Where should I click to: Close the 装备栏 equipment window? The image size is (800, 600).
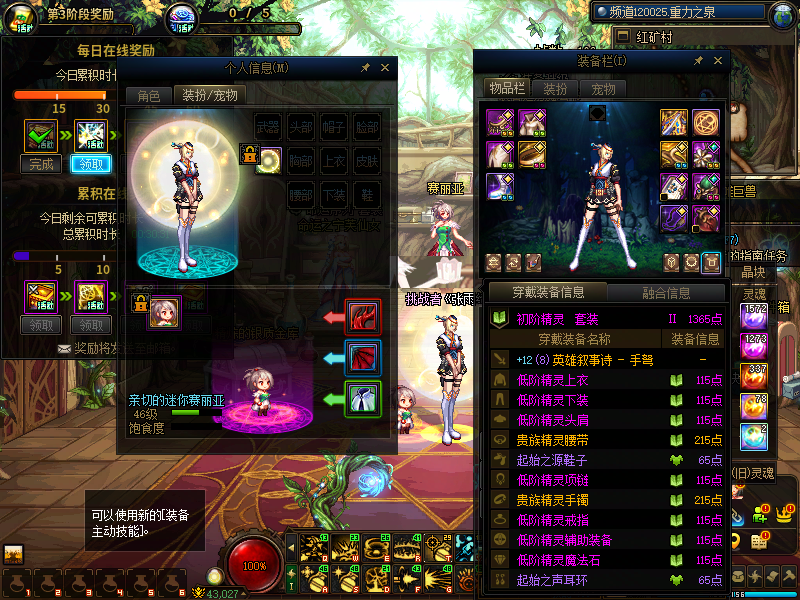(716, 61)
